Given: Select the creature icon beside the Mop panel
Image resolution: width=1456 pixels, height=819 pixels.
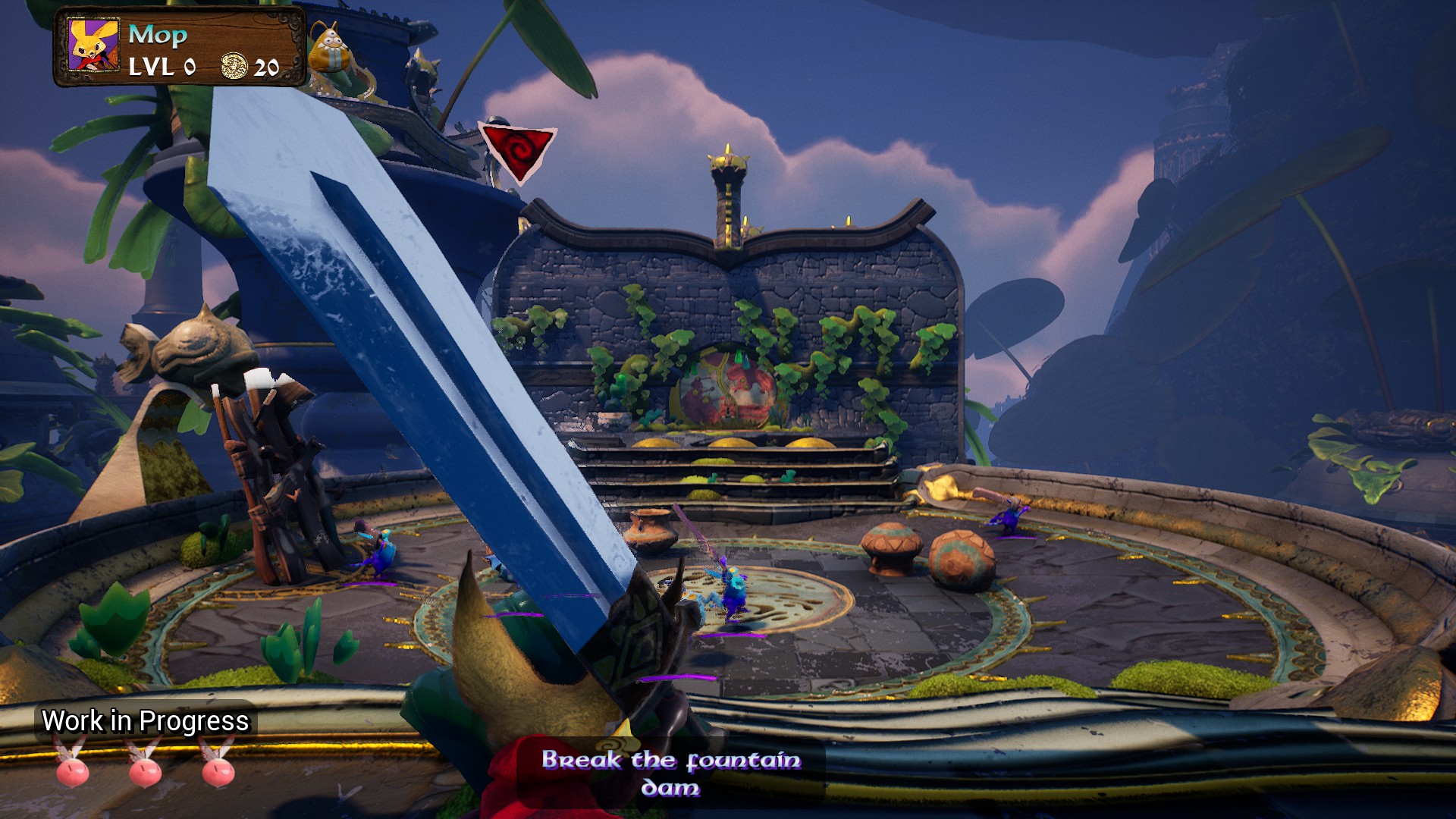Looking at the screenshot, I should pyautogui.click(x=331, y=50).
